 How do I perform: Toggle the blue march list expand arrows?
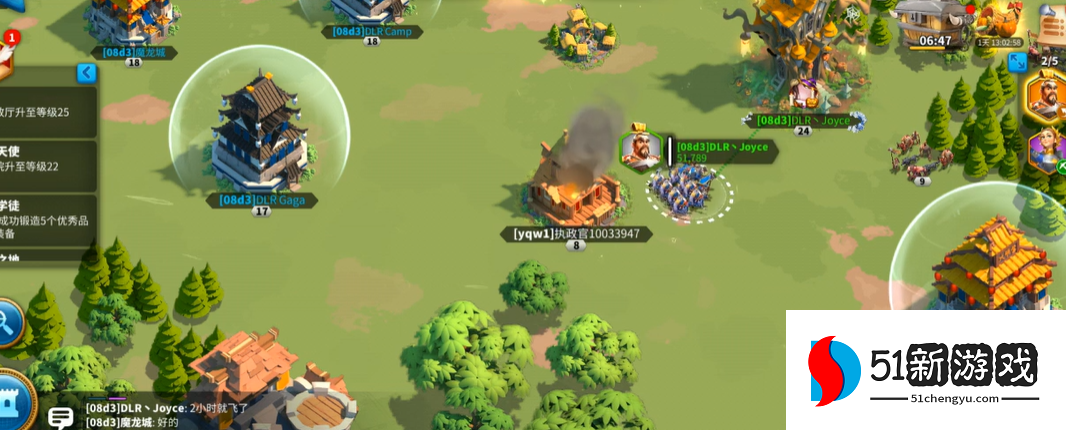click(x=1018, y=62)
